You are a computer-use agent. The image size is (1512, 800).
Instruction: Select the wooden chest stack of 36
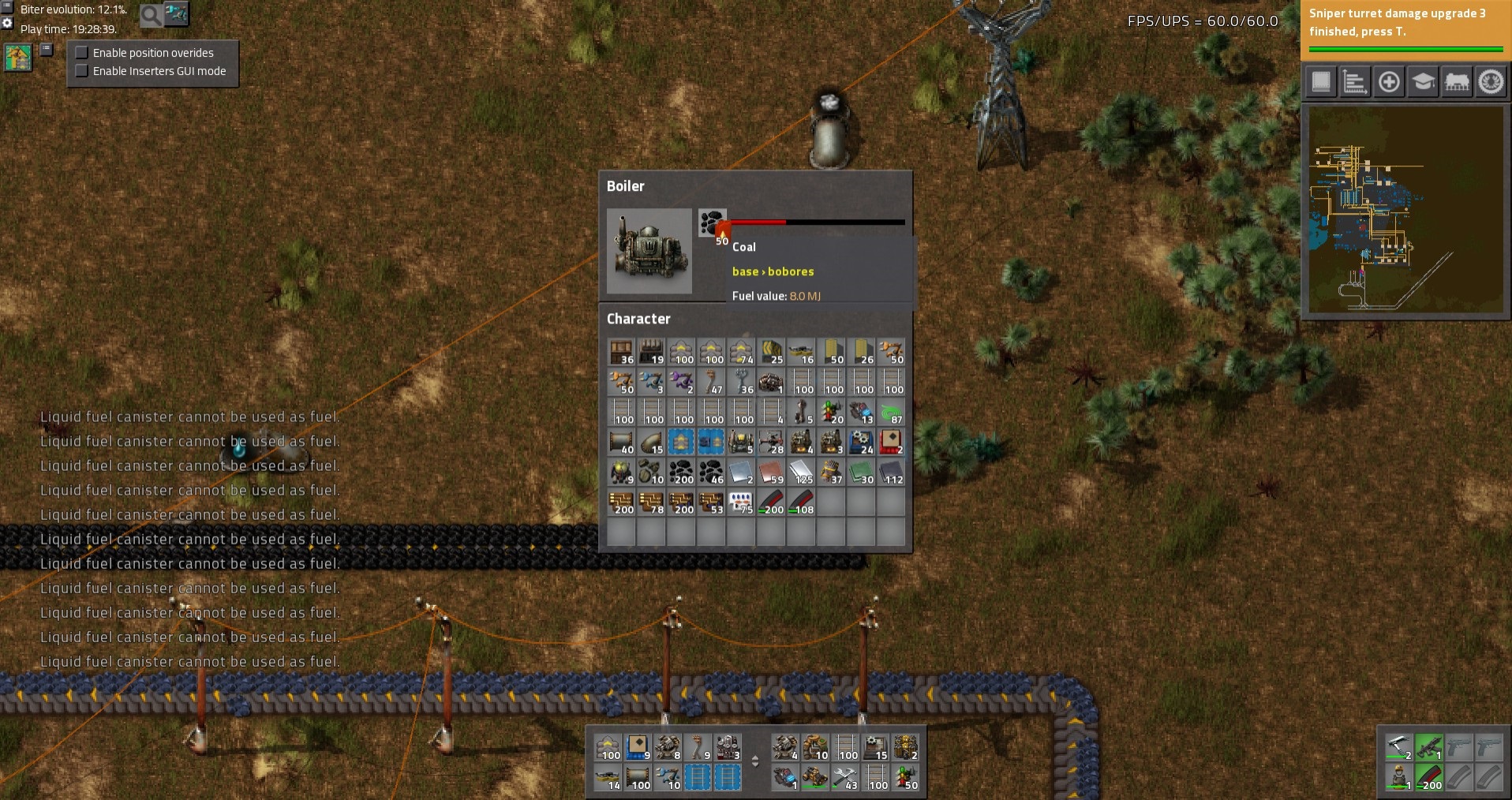[621, 353]
